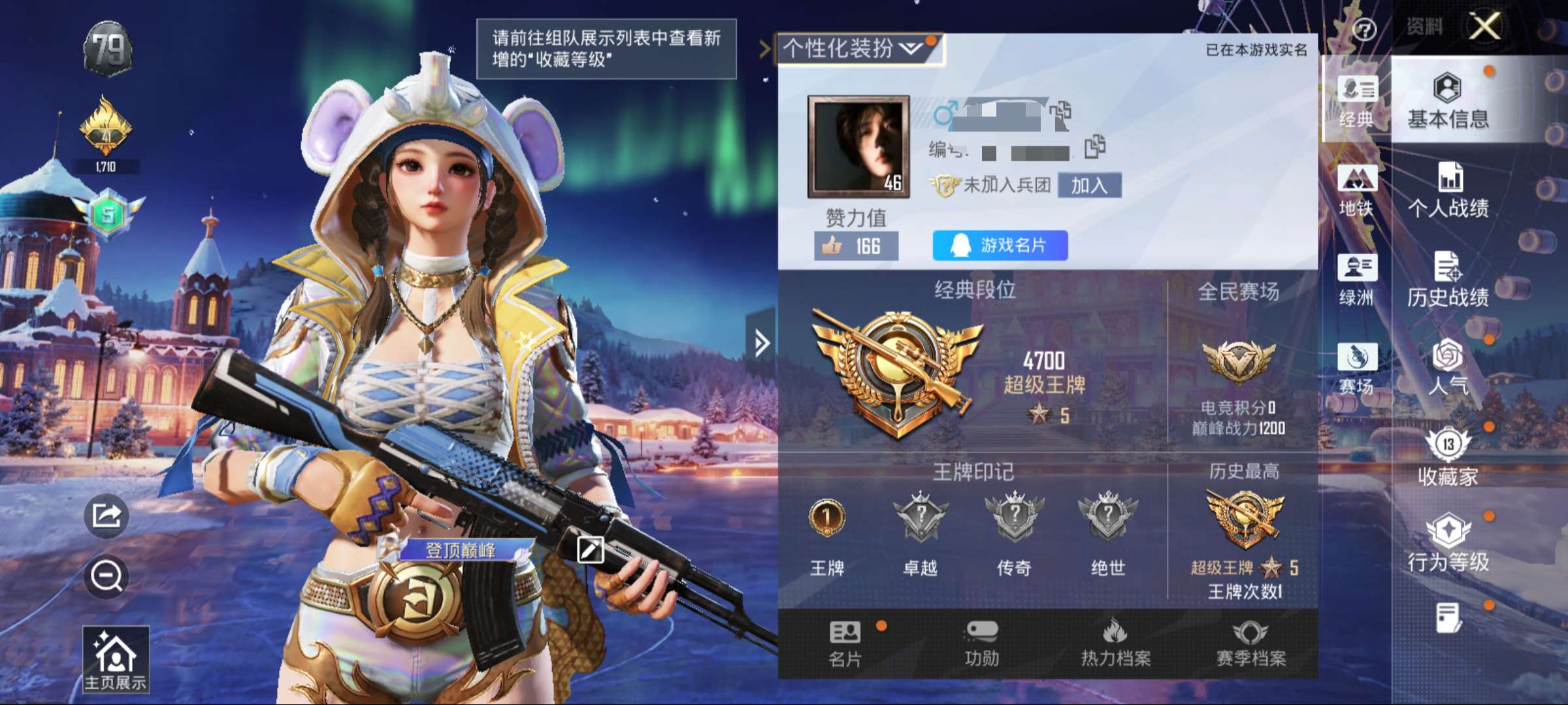Open 主页展示 homepage display settings
Screen dimensions: 1568x705
tap(116, 659)
